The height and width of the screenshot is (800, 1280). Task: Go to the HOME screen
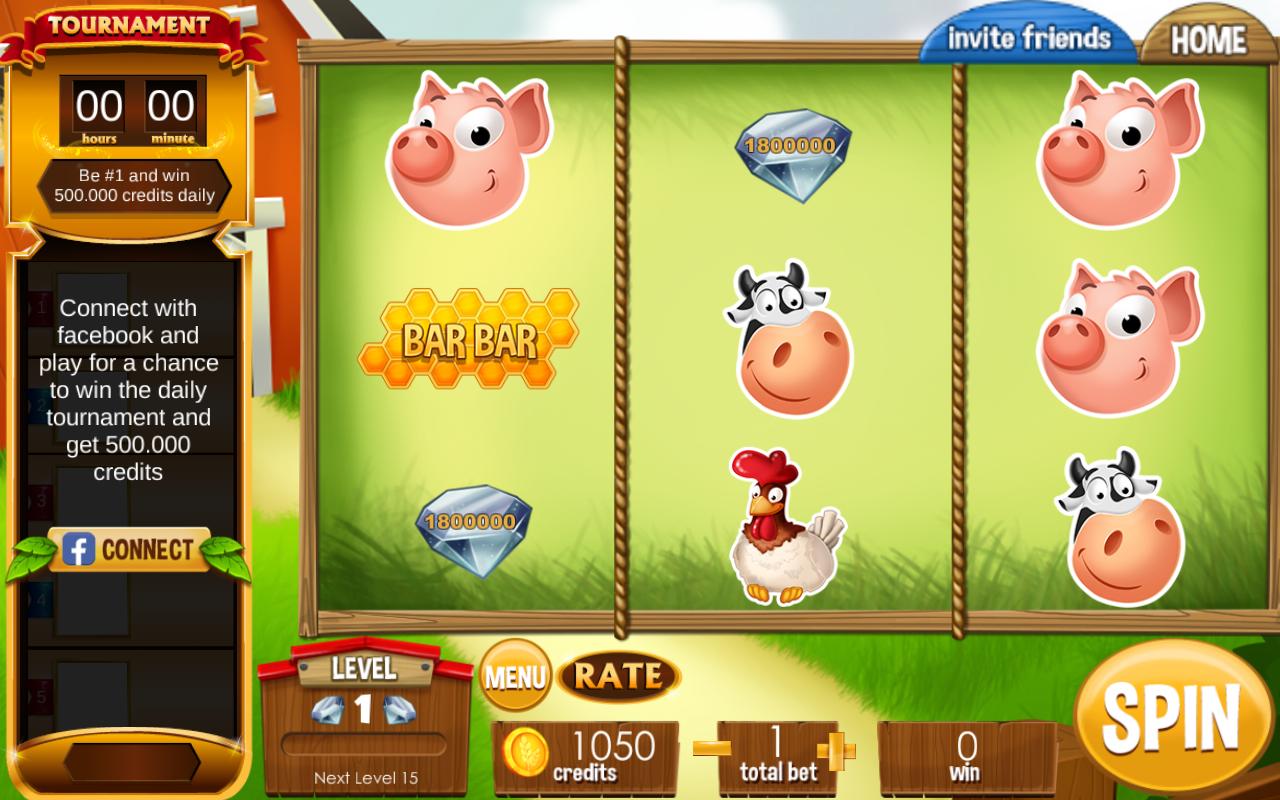pyautogui.click(x=1208, y=38)
